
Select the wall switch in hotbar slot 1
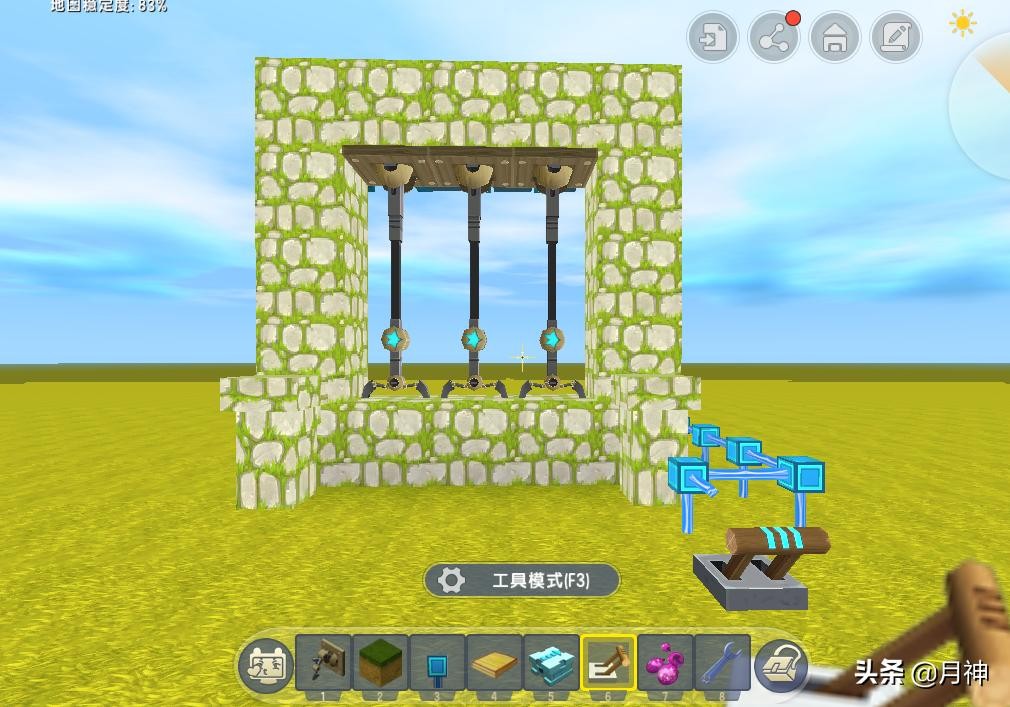coord(323,662)
